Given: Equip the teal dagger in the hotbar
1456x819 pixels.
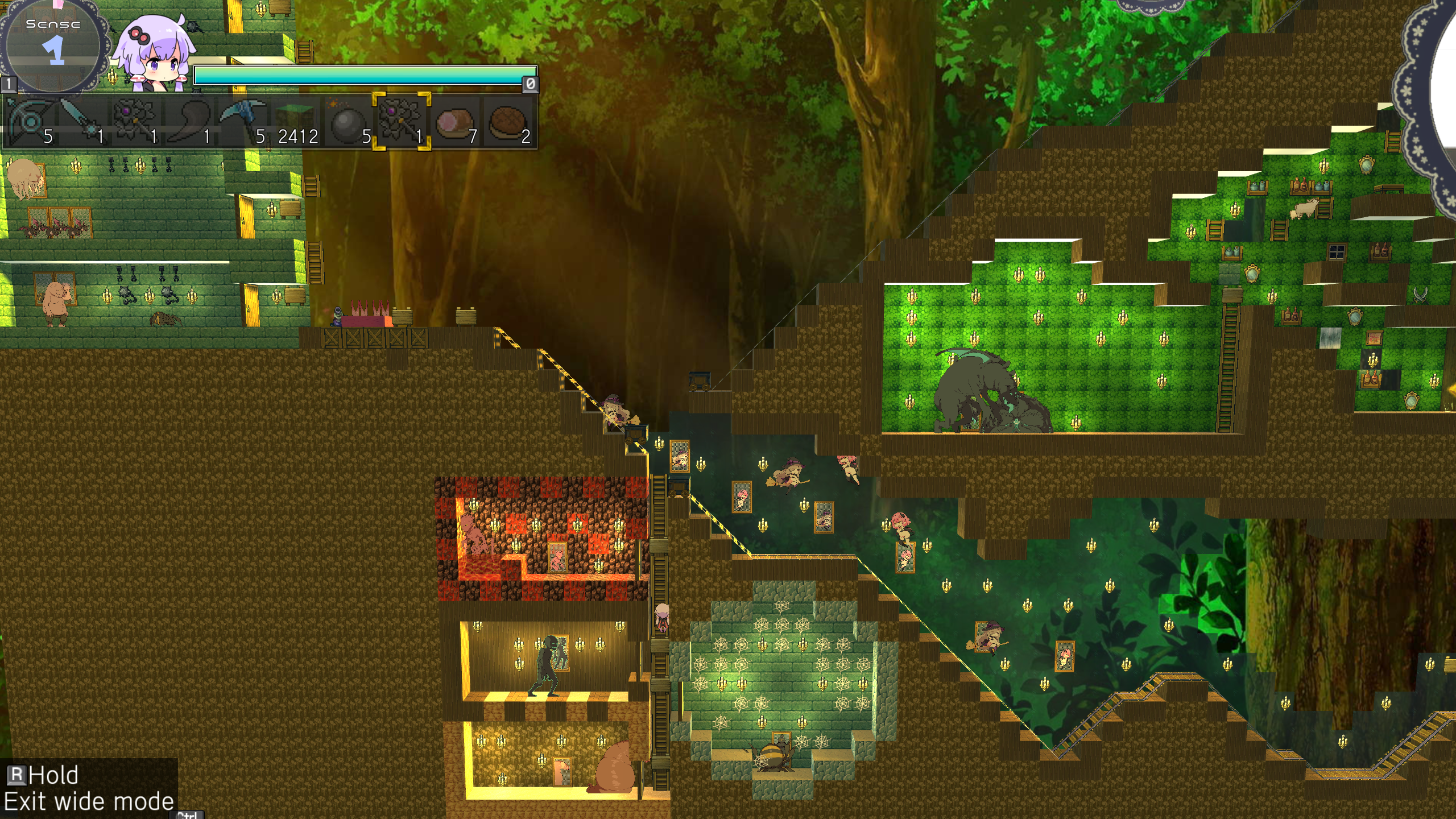Looking at the screenshot, I should coord(82,122).
